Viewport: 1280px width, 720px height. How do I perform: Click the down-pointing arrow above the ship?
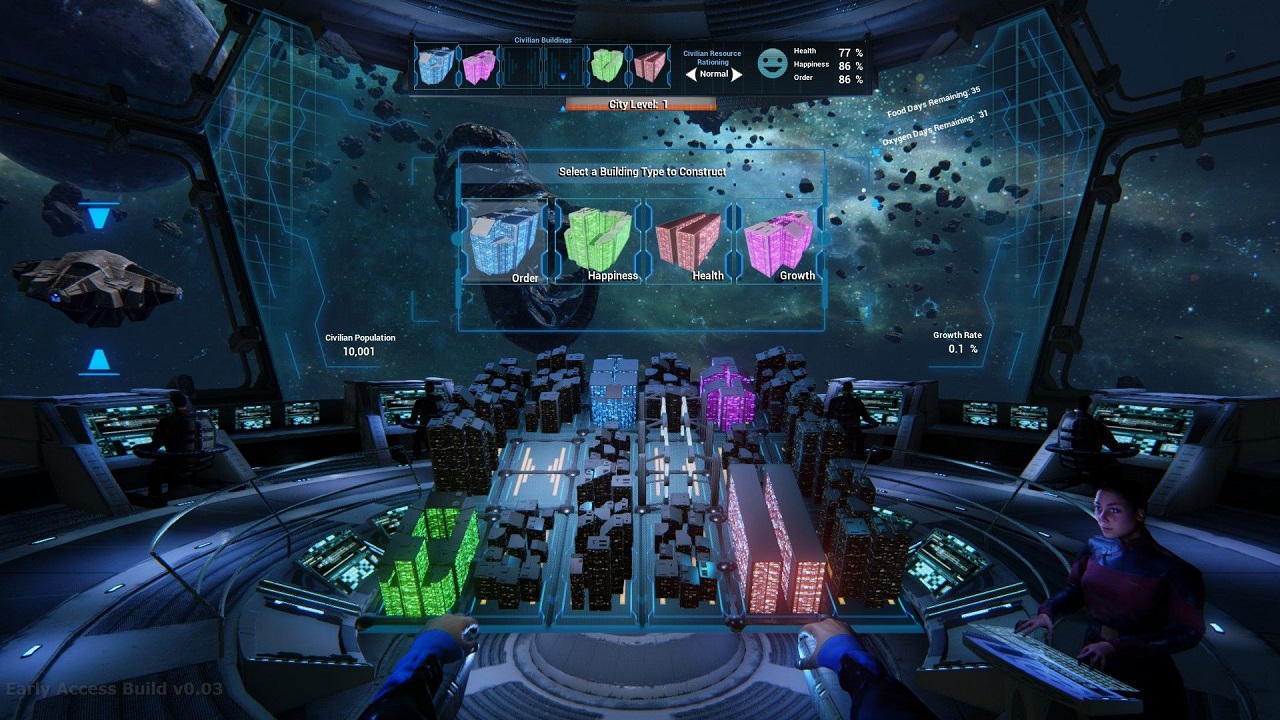(98, 217)
